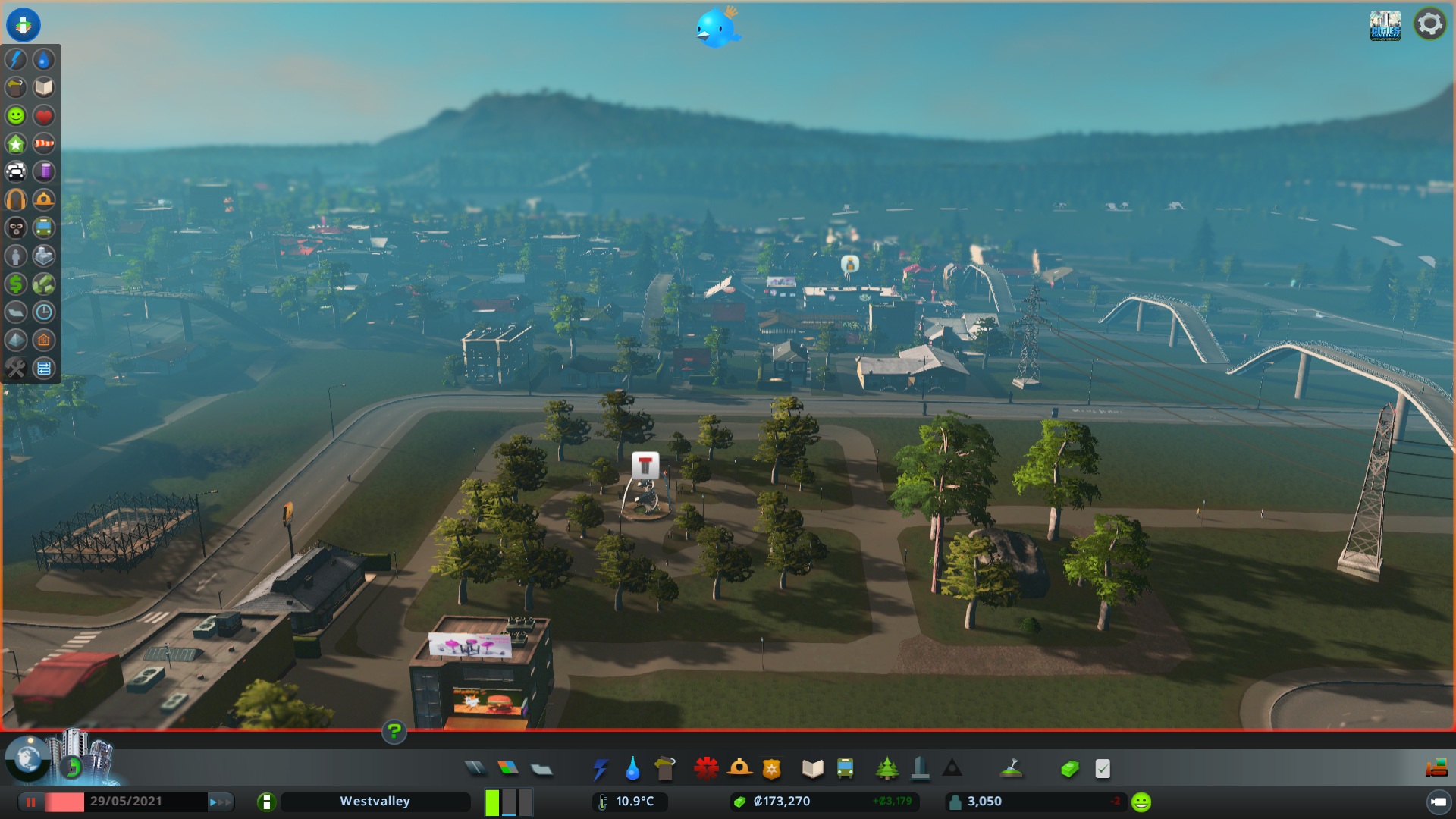Click the date progress bar next to 29/05/2021
The width and height of the screenshot is (1456, 819).
pos(64,802)
